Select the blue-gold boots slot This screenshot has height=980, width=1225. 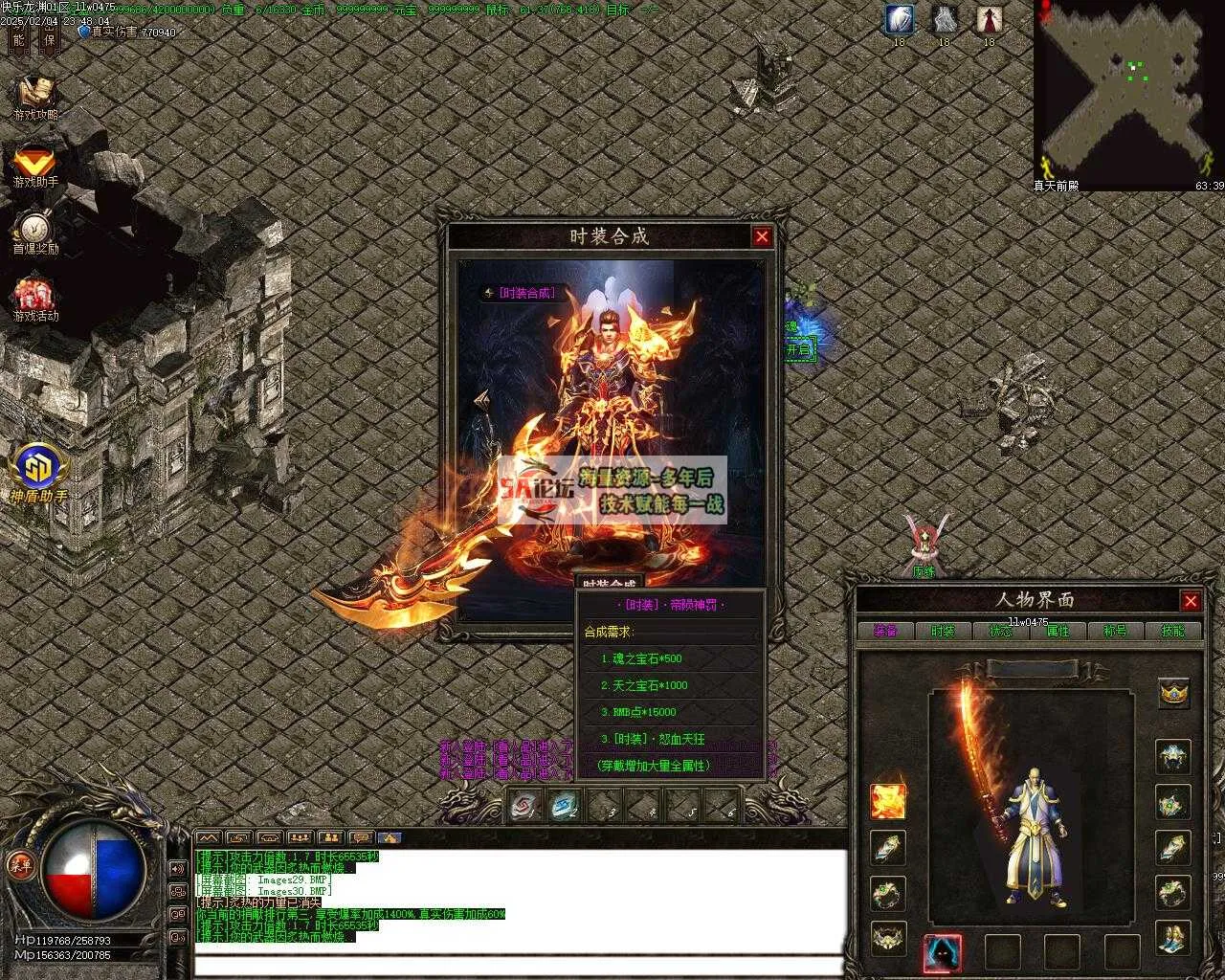pyautogui.click(x=1173, y=939)
